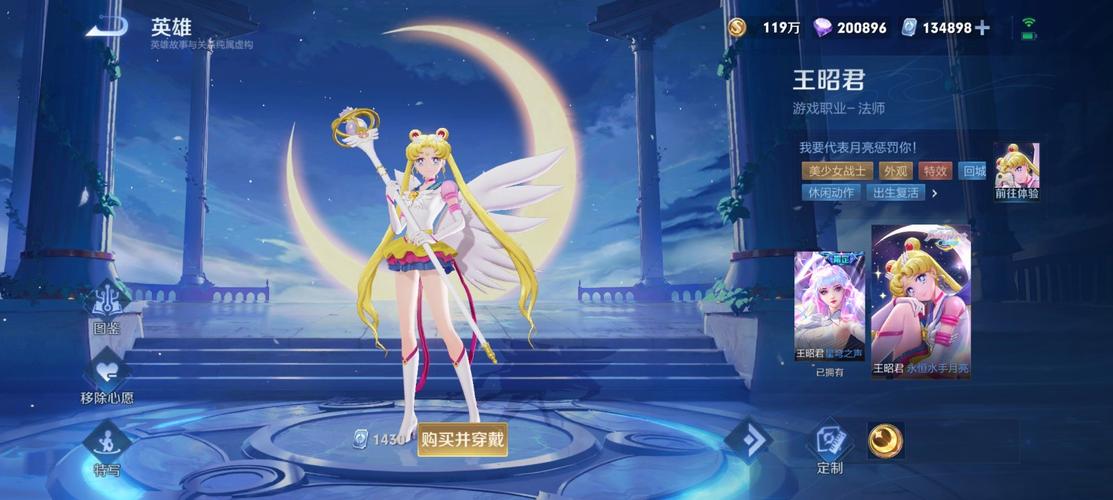Add more currency with the plus button

[982, 28]
